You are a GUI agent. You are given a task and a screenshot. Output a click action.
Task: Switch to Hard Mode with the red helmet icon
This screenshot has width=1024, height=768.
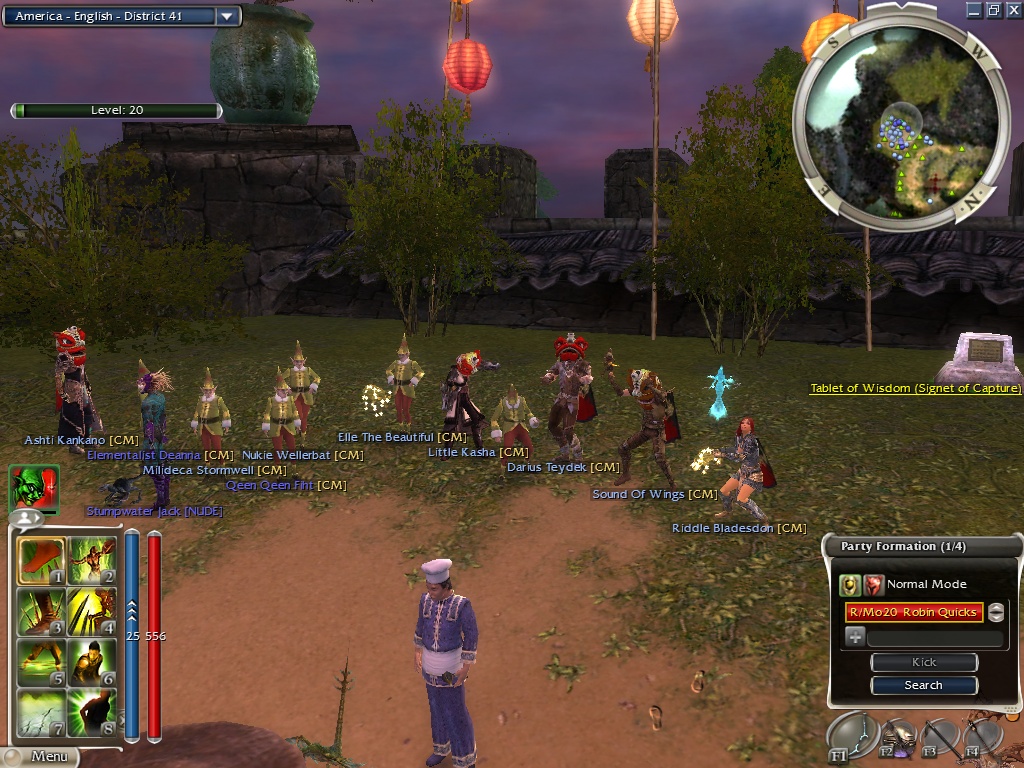(x=873, y=585)
